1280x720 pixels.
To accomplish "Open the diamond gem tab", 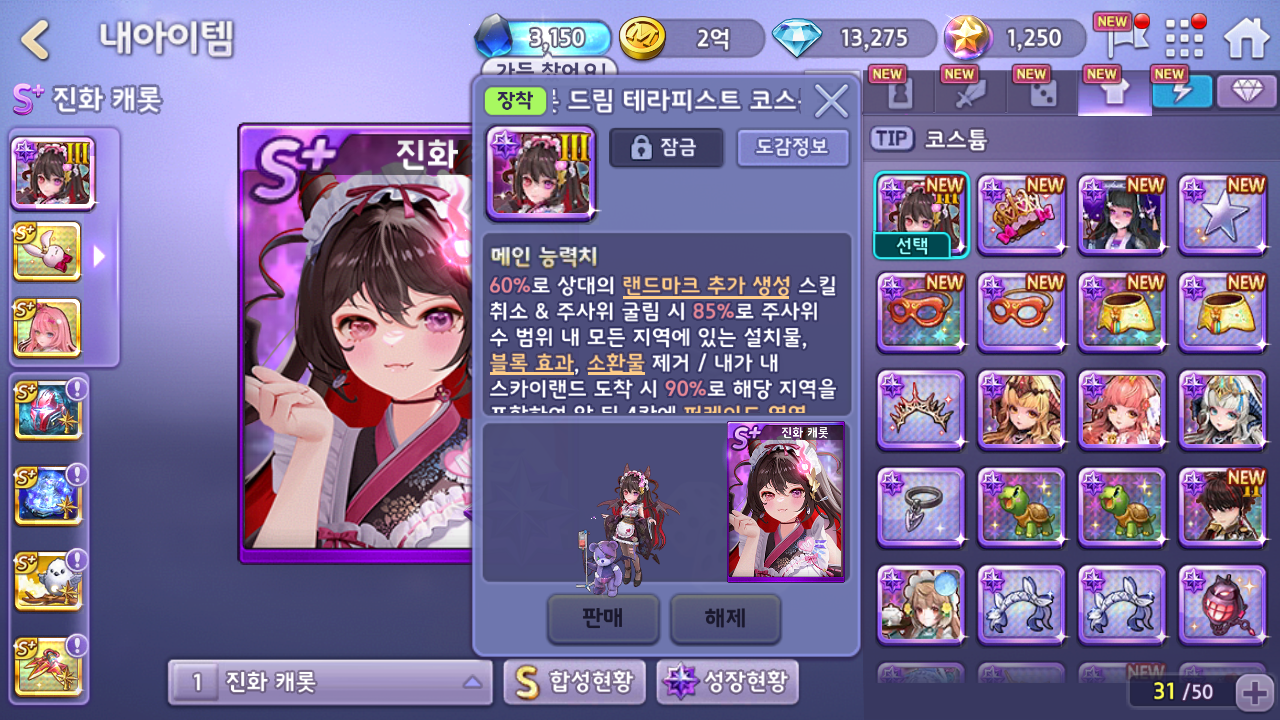I will click(1246, 92).
